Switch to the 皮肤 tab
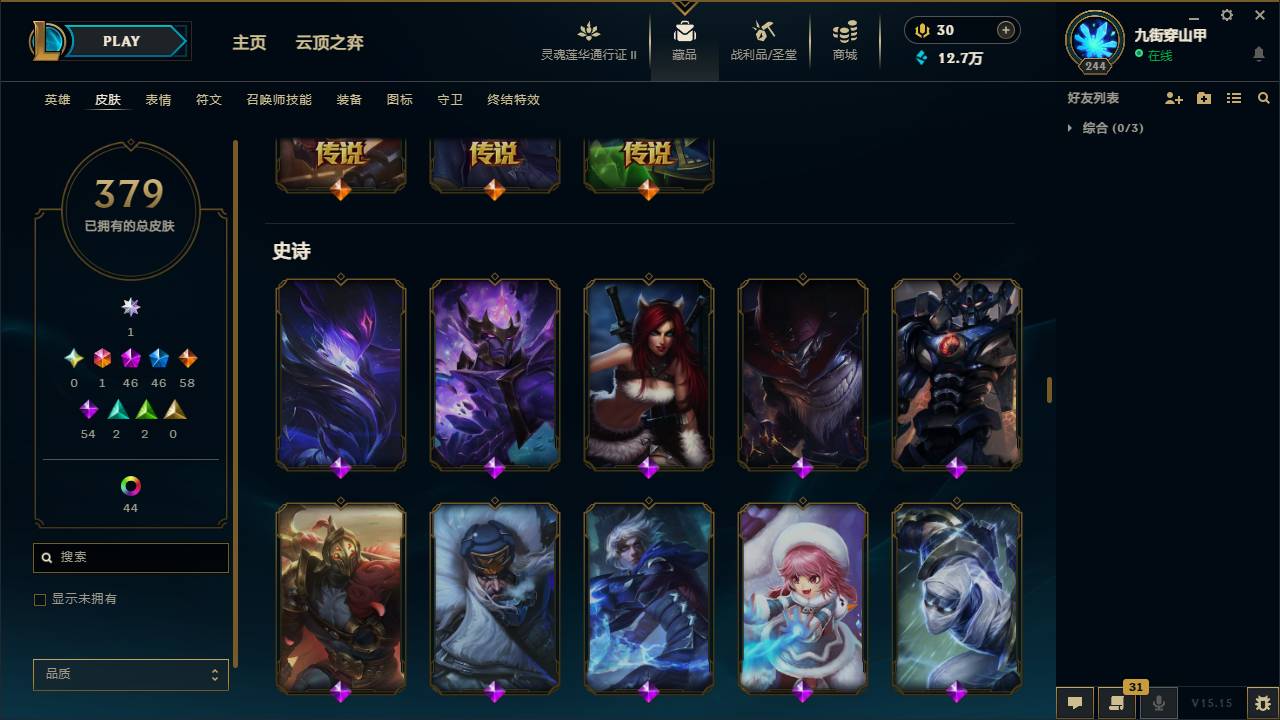 108,100
